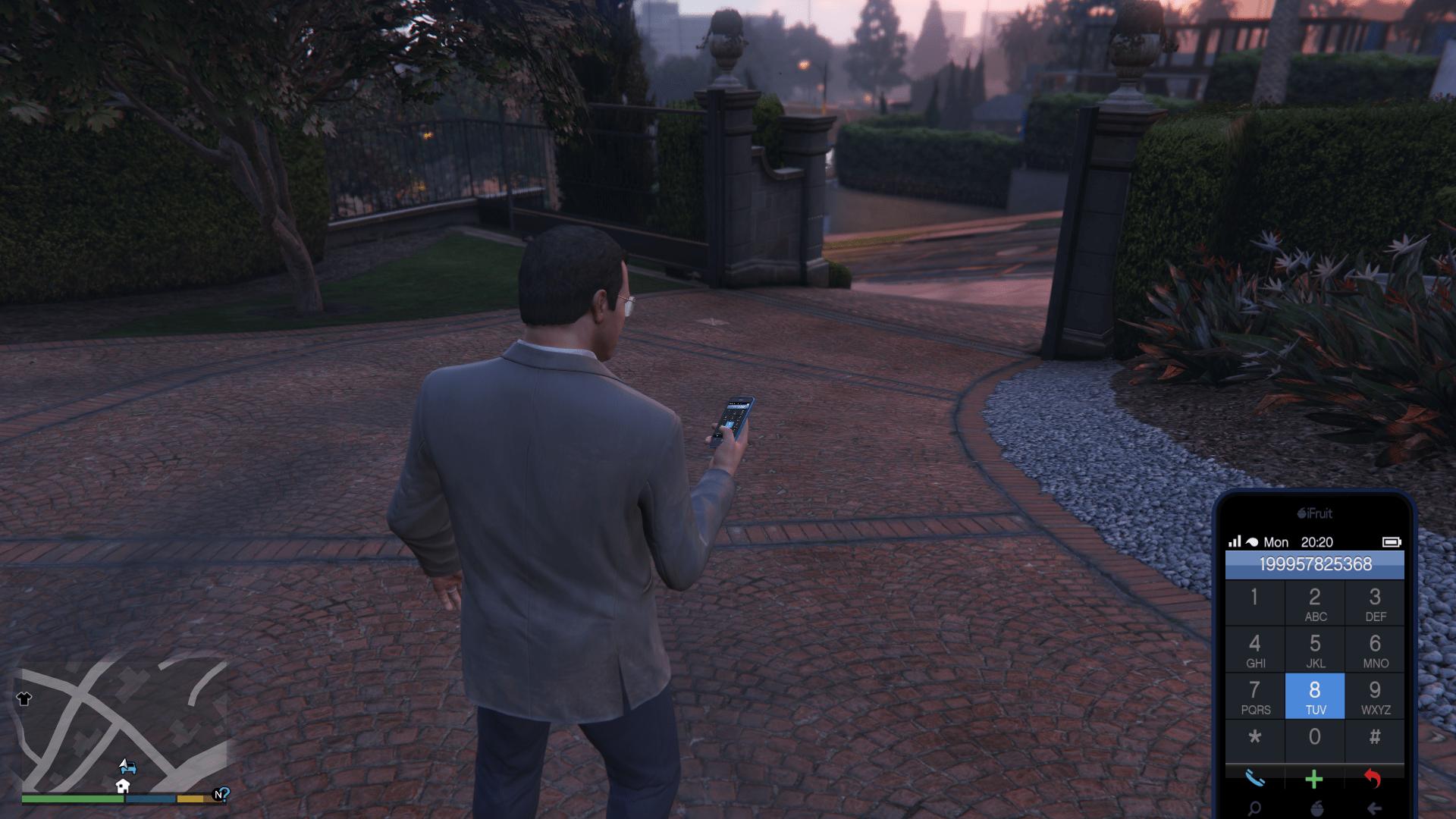The image size is (1456, 819).
Task: Select the 3 DEF keypad key
Action: coord(1375,604)
